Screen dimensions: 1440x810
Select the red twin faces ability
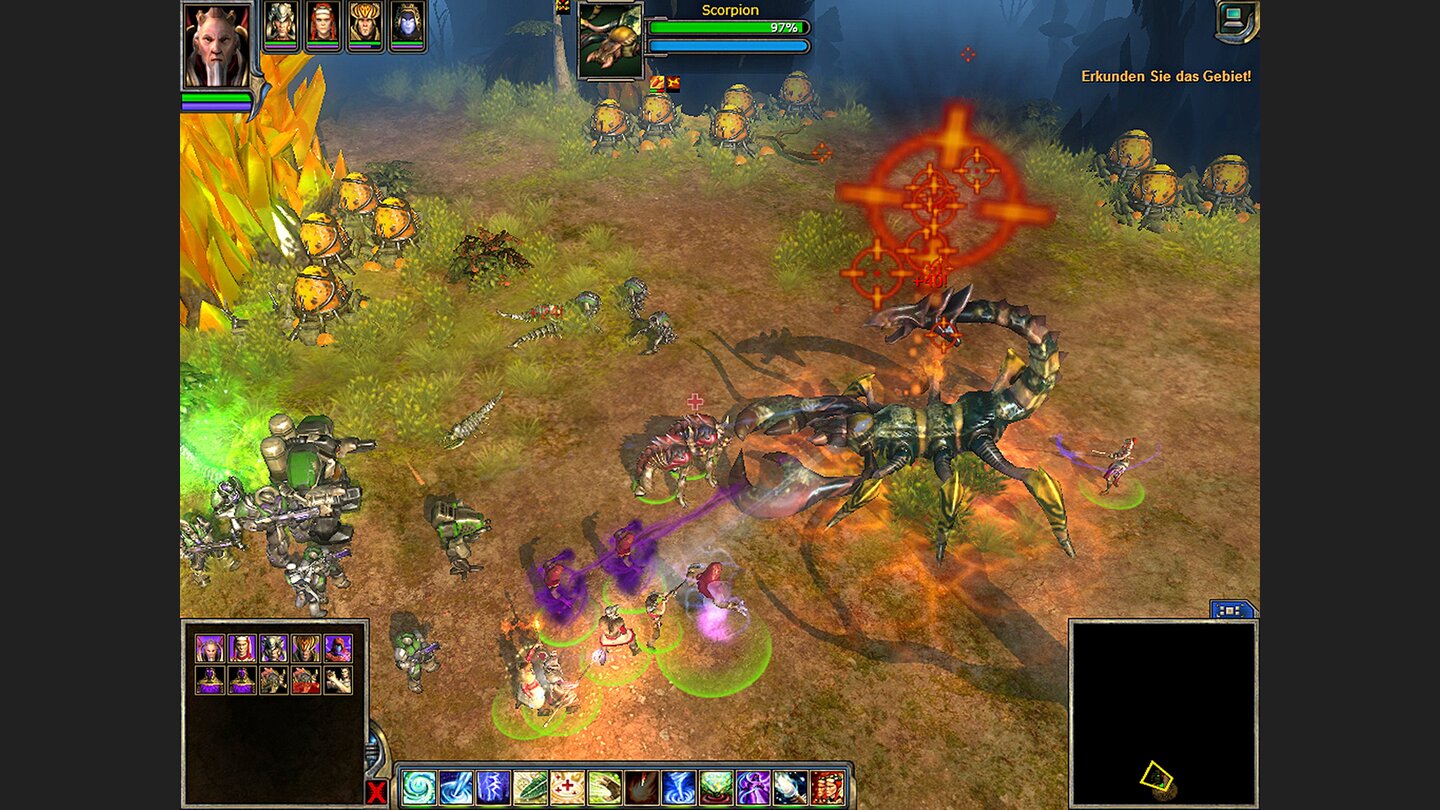[x=827, y=788]
